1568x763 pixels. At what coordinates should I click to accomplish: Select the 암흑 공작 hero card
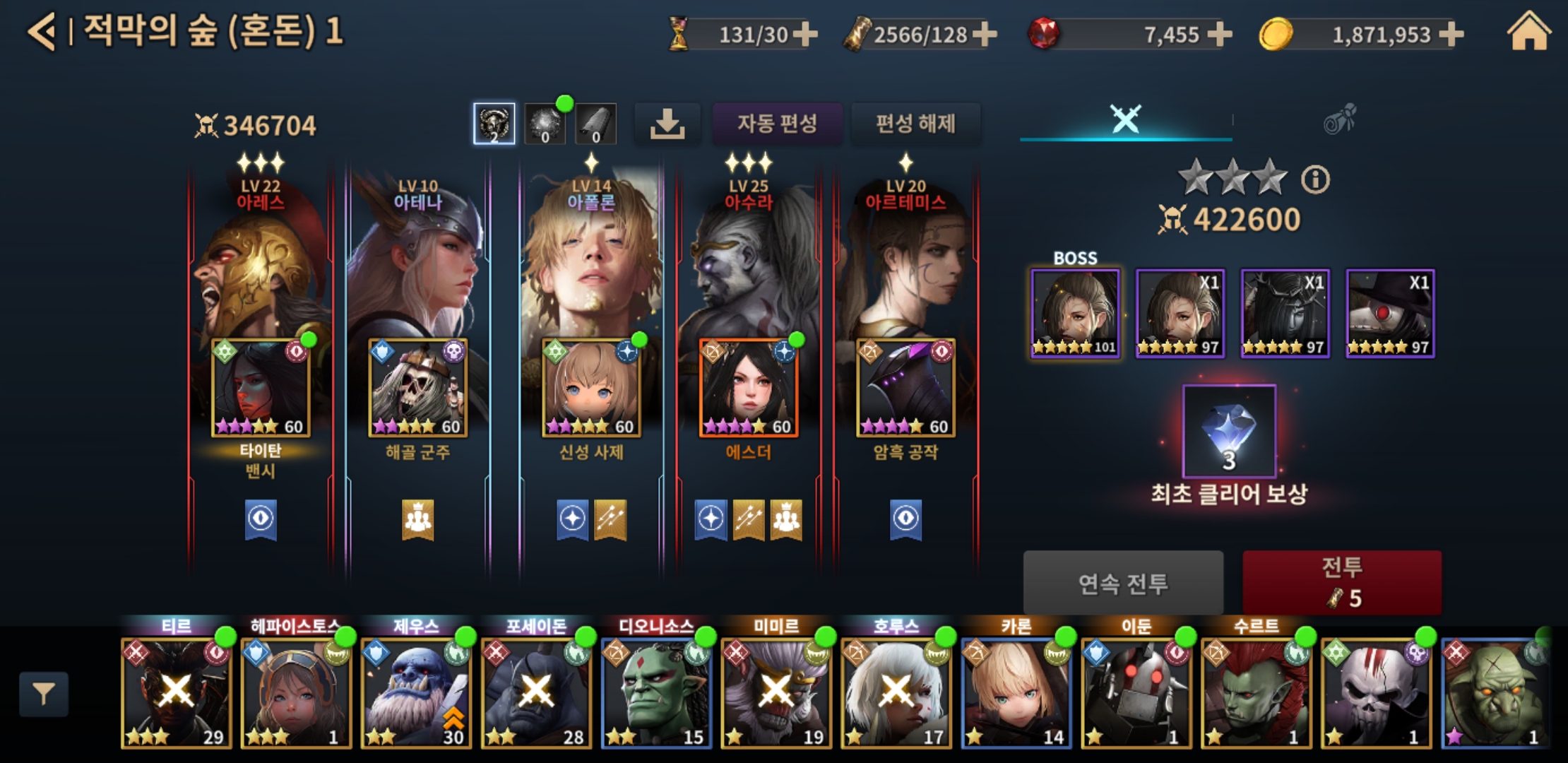pos(905,387)
